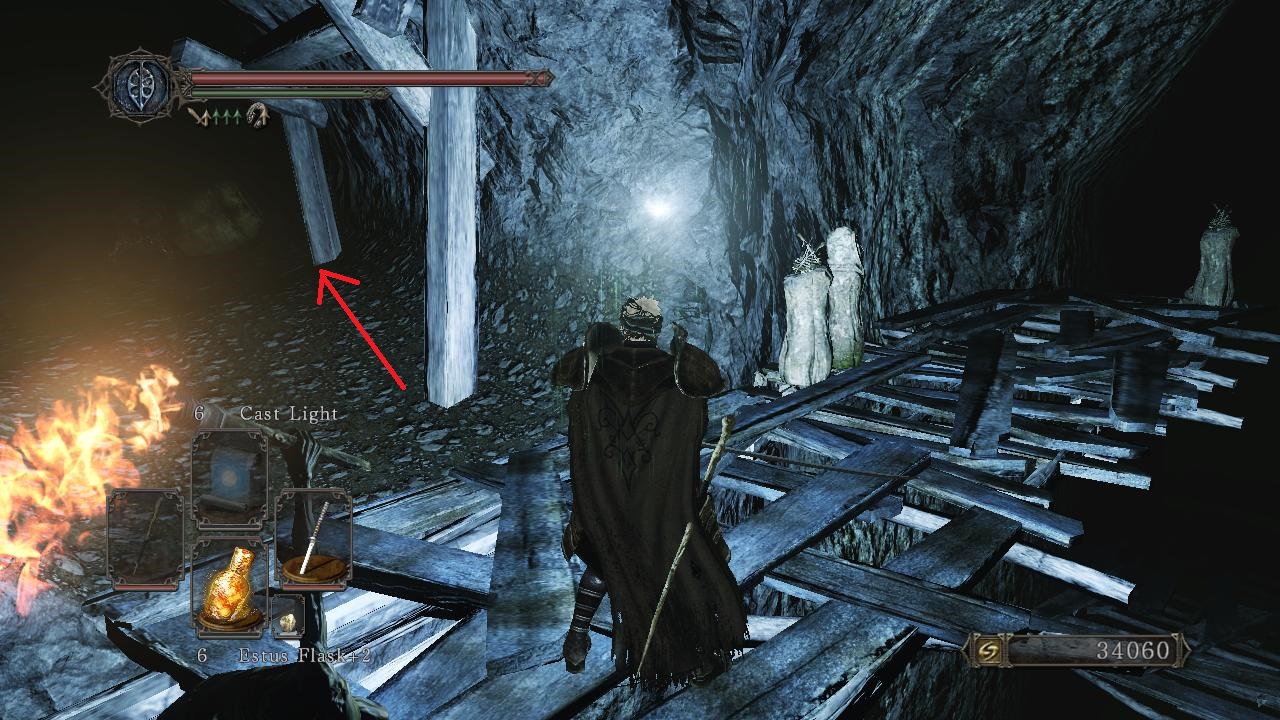The image size is (1280, 720).
Task: Click the Cast Light spell label
Action: click(288, 412)
